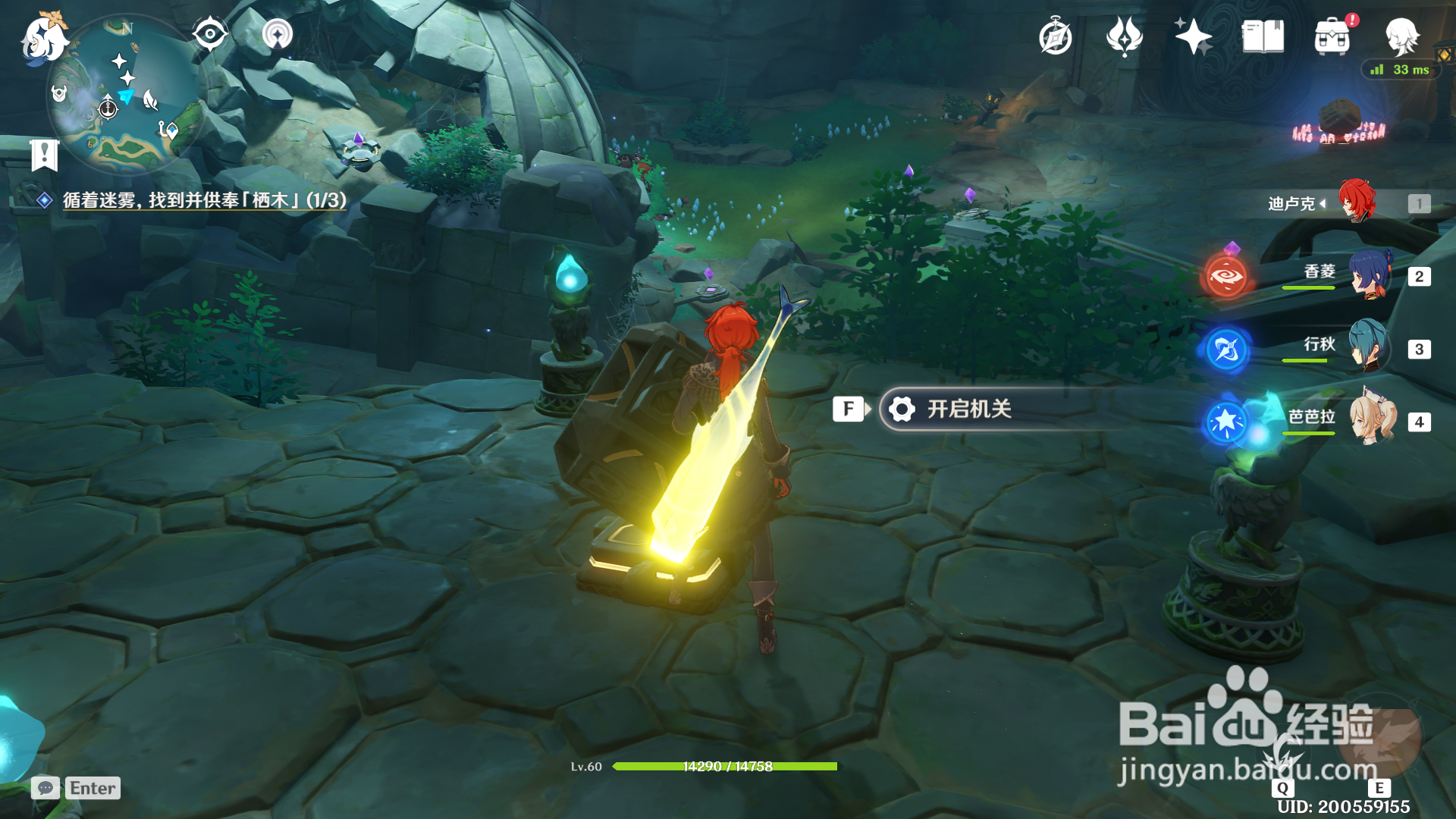1456x819 pixels.
Task: Select the tracked quest objective text
Action: pyautogui.click(x=203, y=200)
